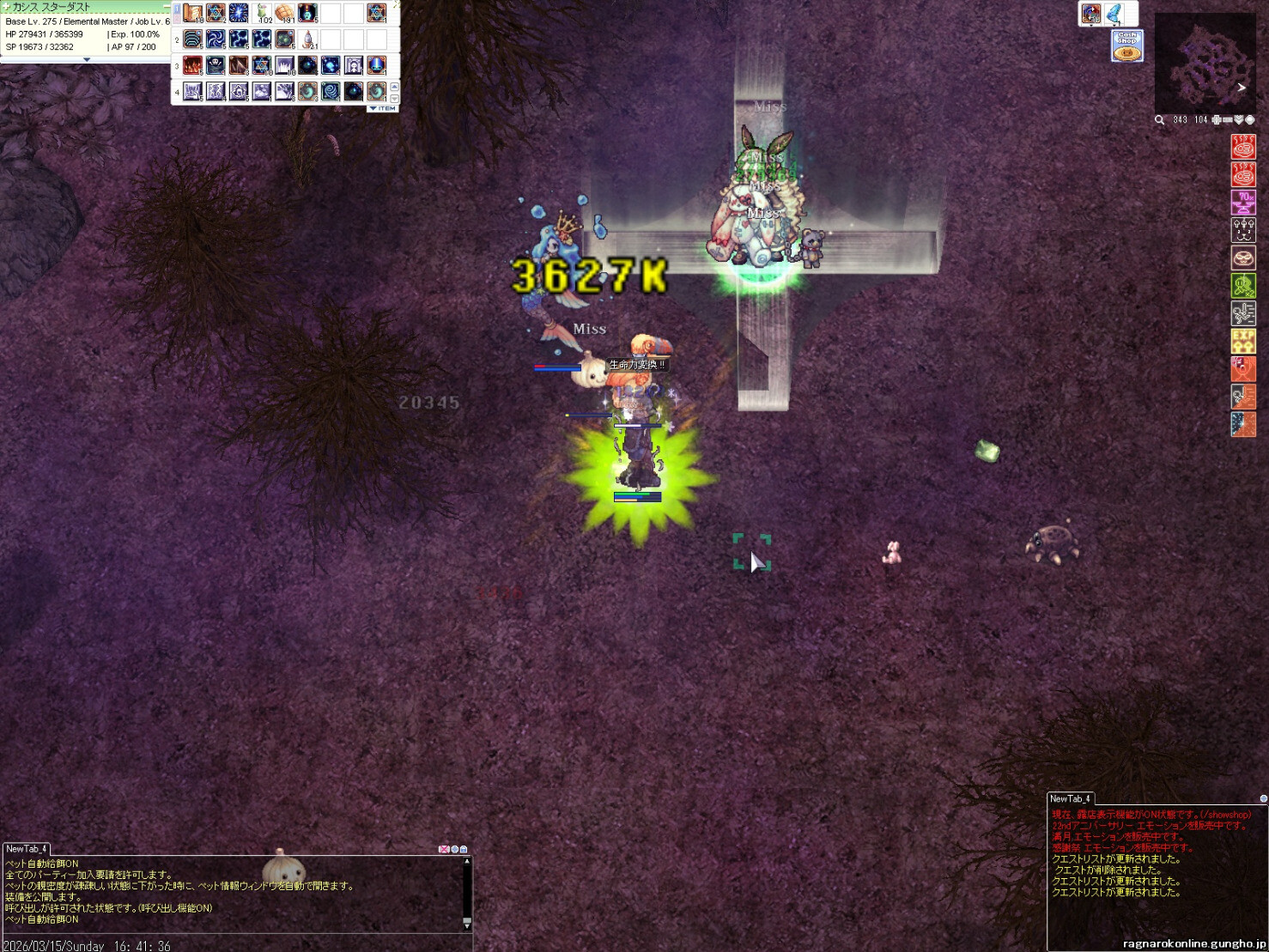Screen dimensions: 1269x952
Task: Click the 70% buff status icon
Action: (1243, 203)
